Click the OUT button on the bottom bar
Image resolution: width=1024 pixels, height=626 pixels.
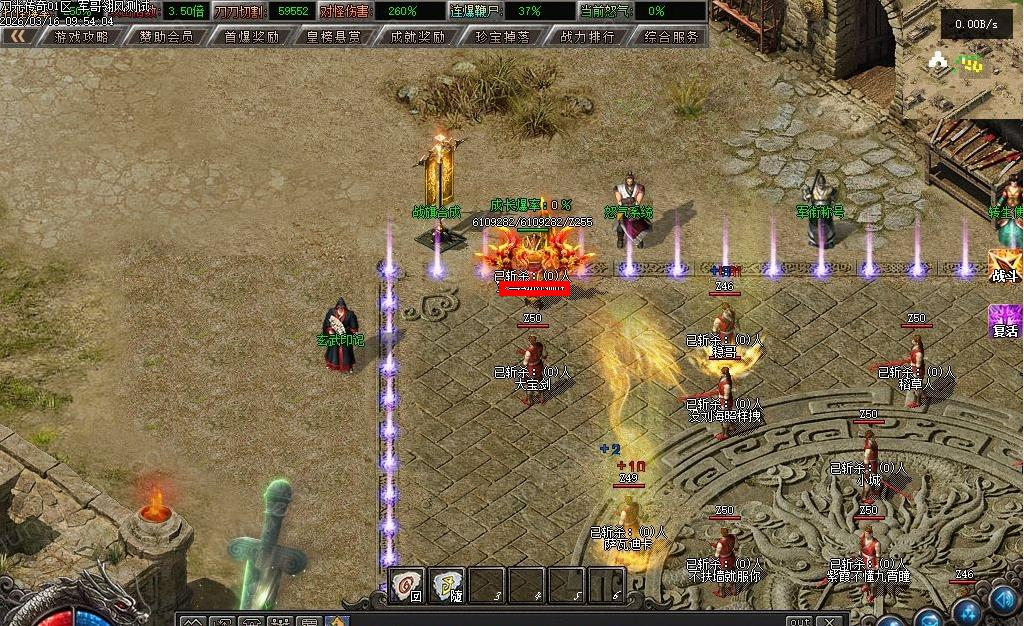pyautogui.click(x=798, y=621)
